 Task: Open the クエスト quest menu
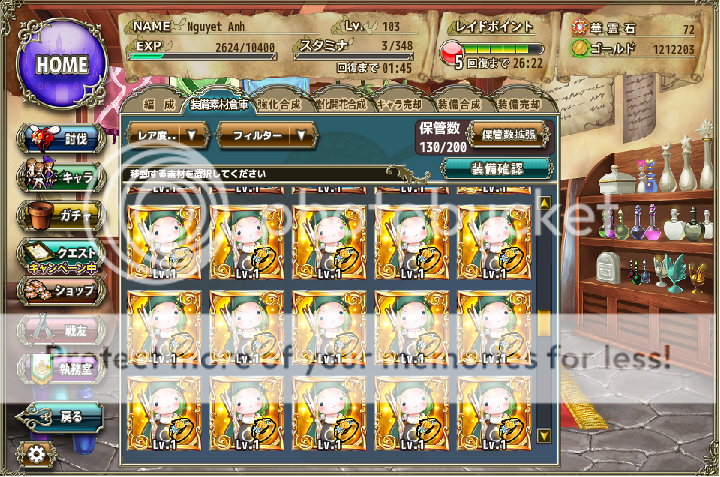point(60,256)
